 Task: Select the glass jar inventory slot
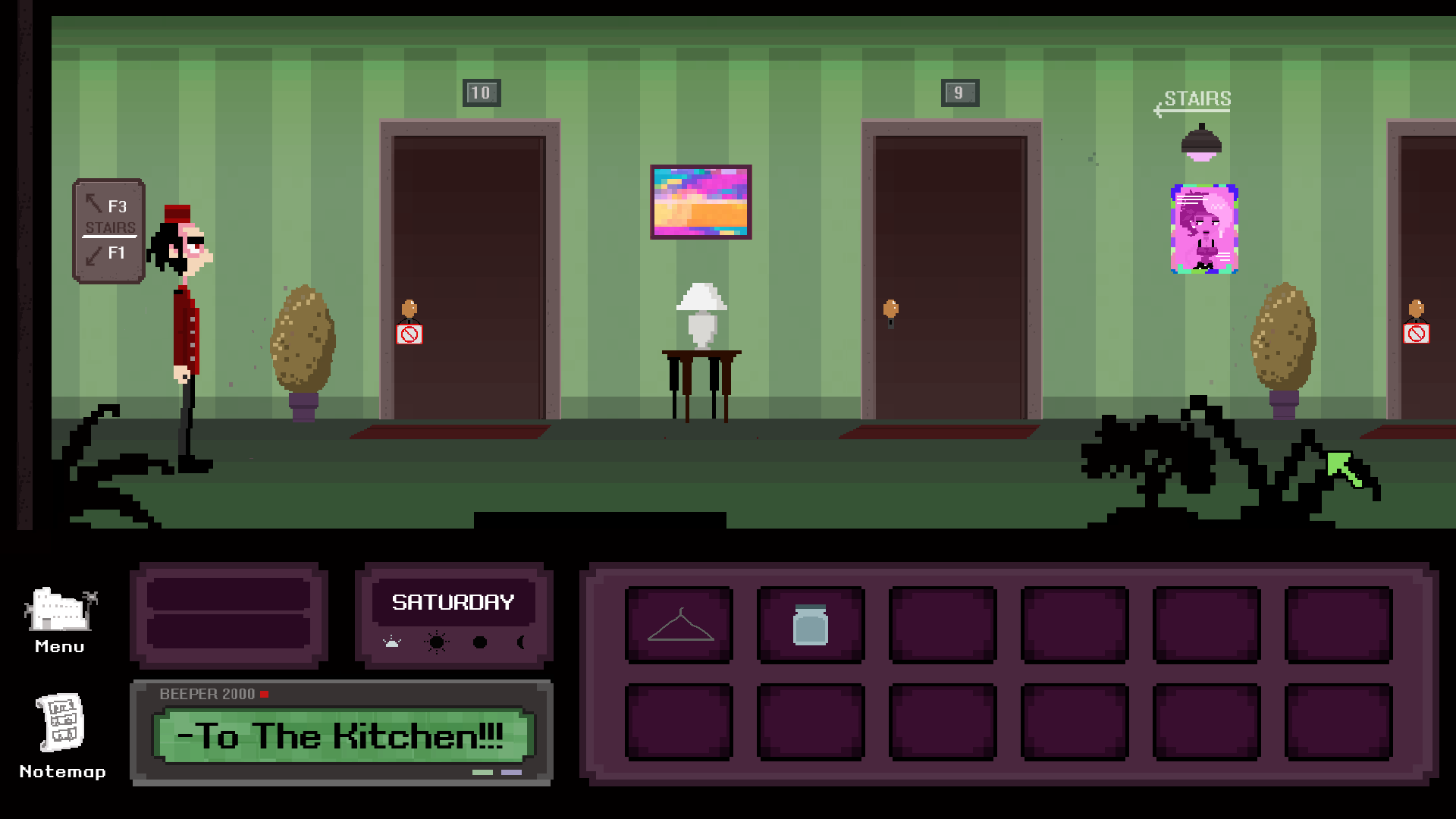(x=811, y=626)
